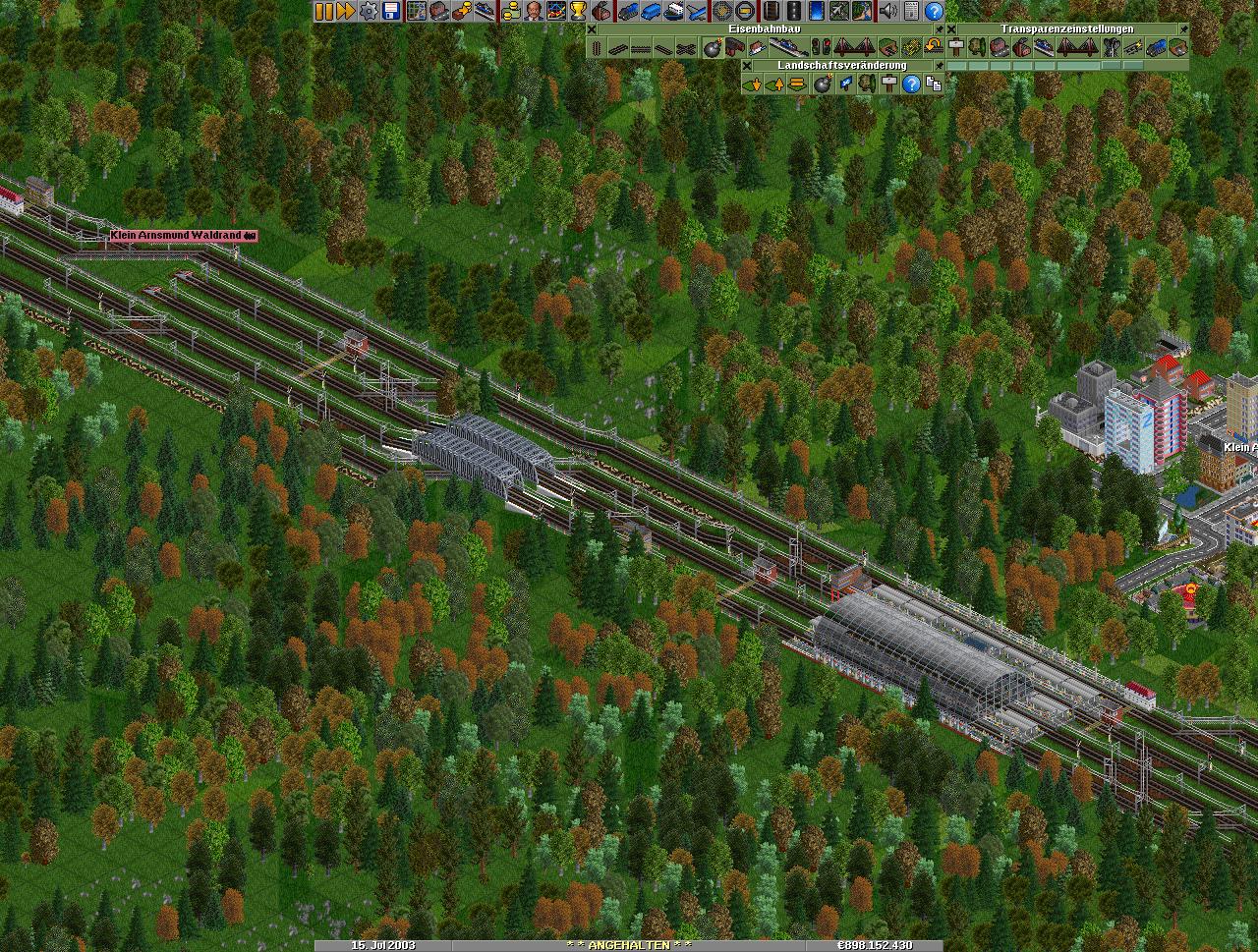
Task: Open the league table trophy menu
Action: pos(578,11)
